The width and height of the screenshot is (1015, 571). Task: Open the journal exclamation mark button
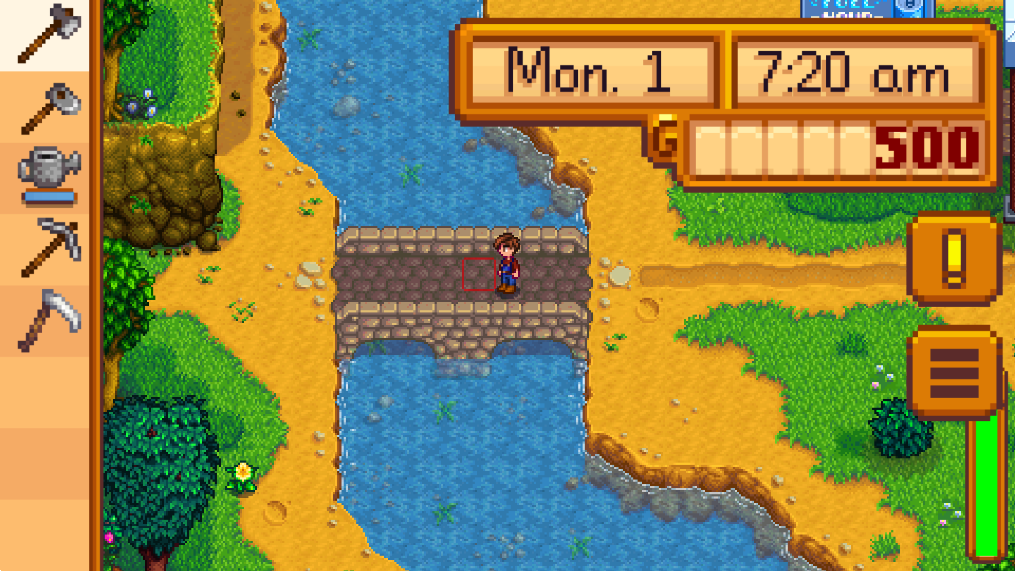tap(953, 258)
